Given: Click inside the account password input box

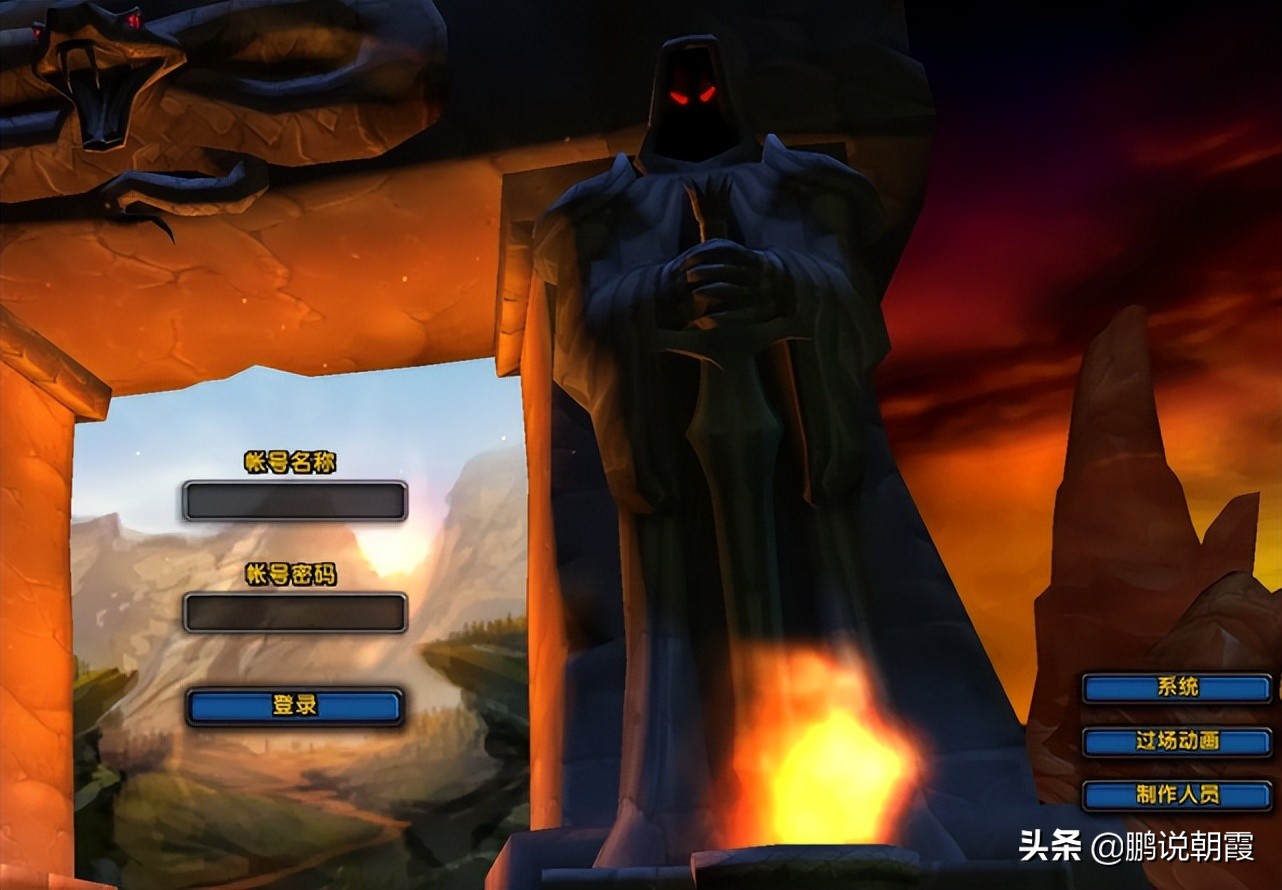Looking at the screenshot, I should 295,614.
